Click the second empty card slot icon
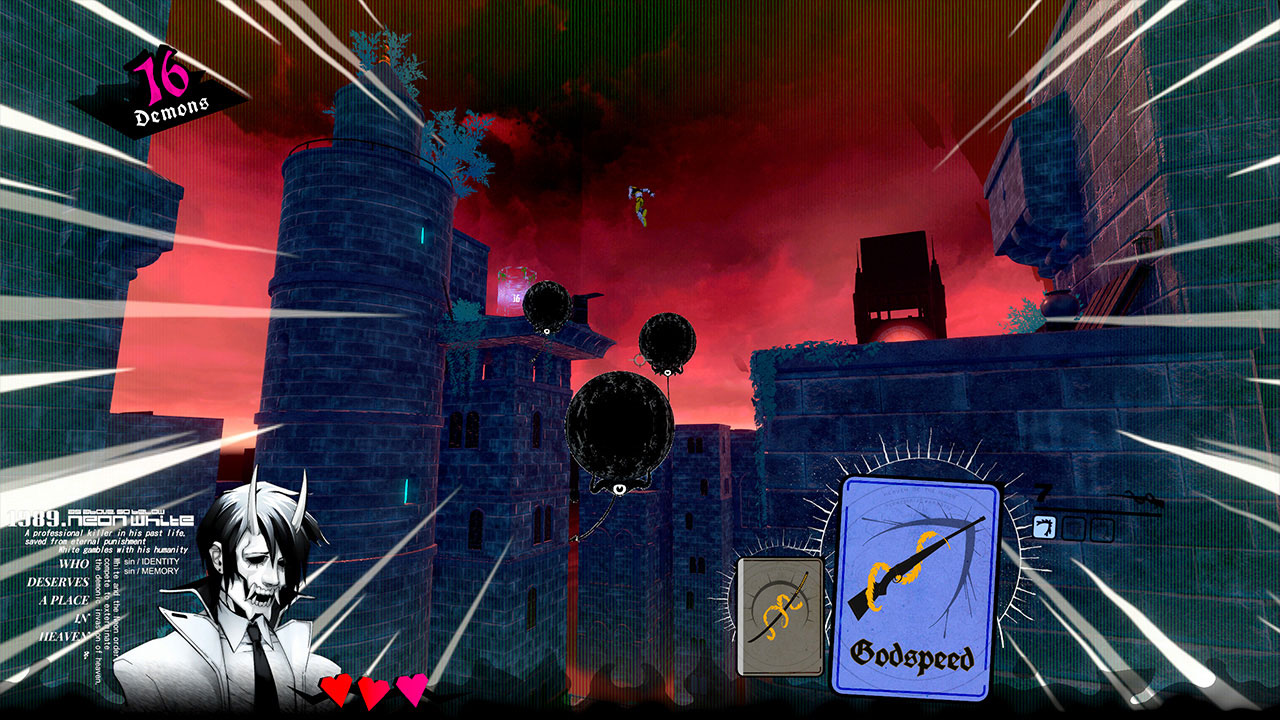The width and height of the screenshot is (1280, 720). coord(1073,528)
